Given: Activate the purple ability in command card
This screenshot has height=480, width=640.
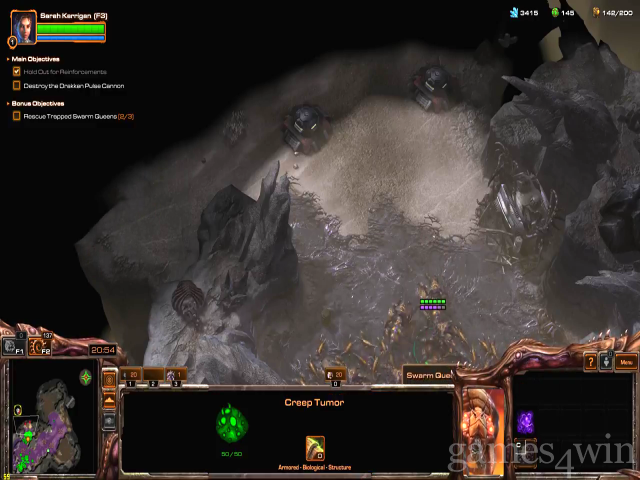Looking at the screenshot, I should 527,421.
